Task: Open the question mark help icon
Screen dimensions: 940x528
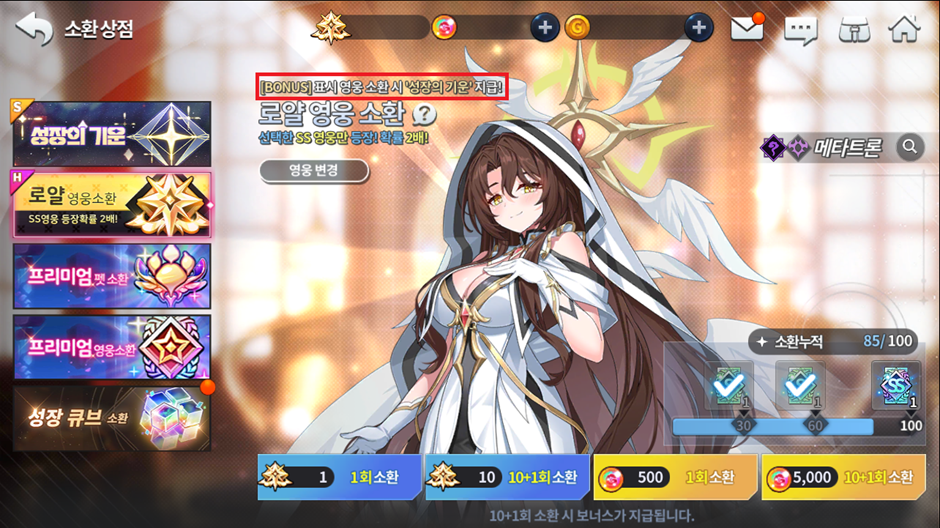Action: click(427, 113)
